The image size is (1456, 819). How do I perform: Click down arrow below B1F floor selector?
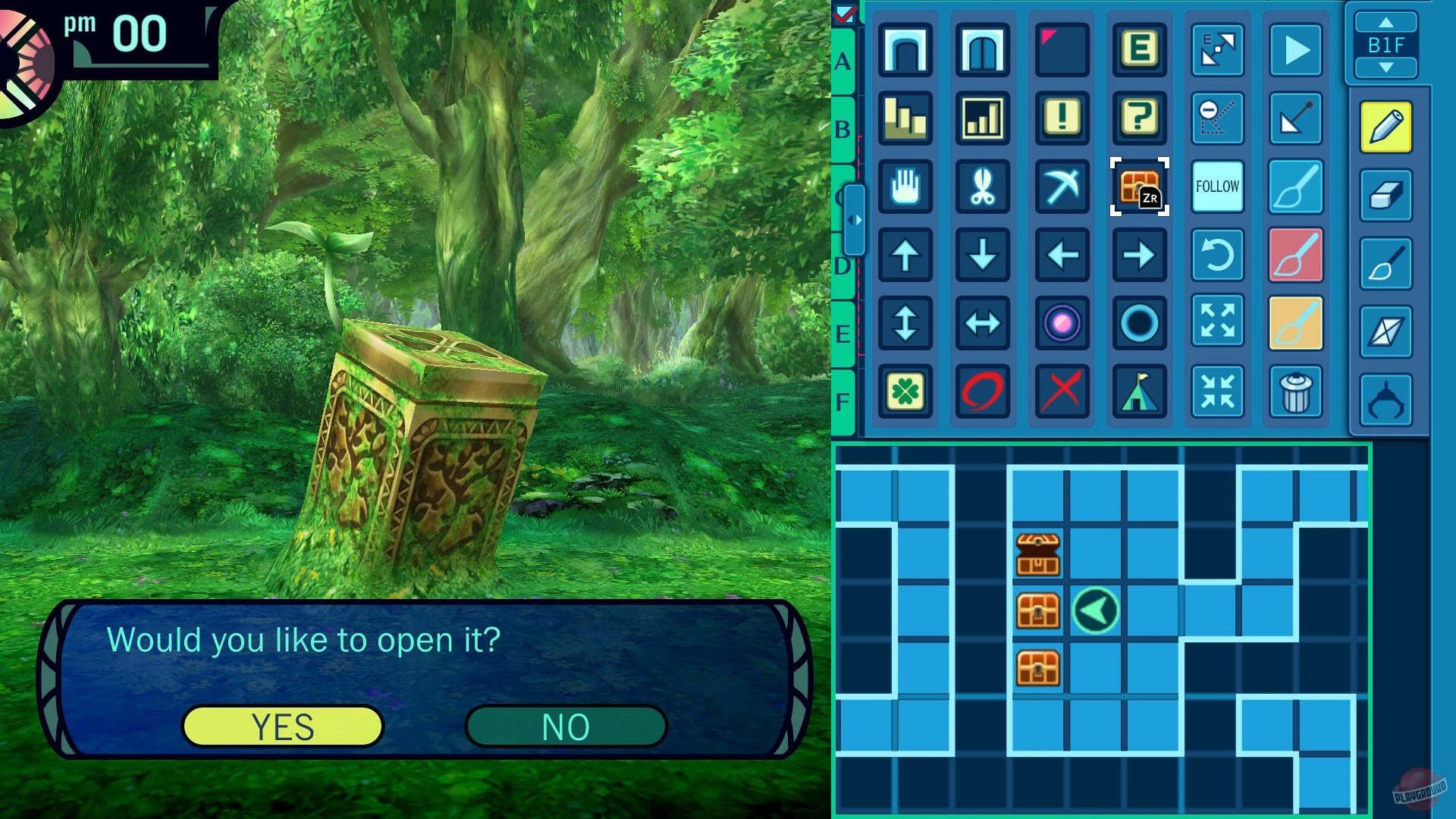1387,68
